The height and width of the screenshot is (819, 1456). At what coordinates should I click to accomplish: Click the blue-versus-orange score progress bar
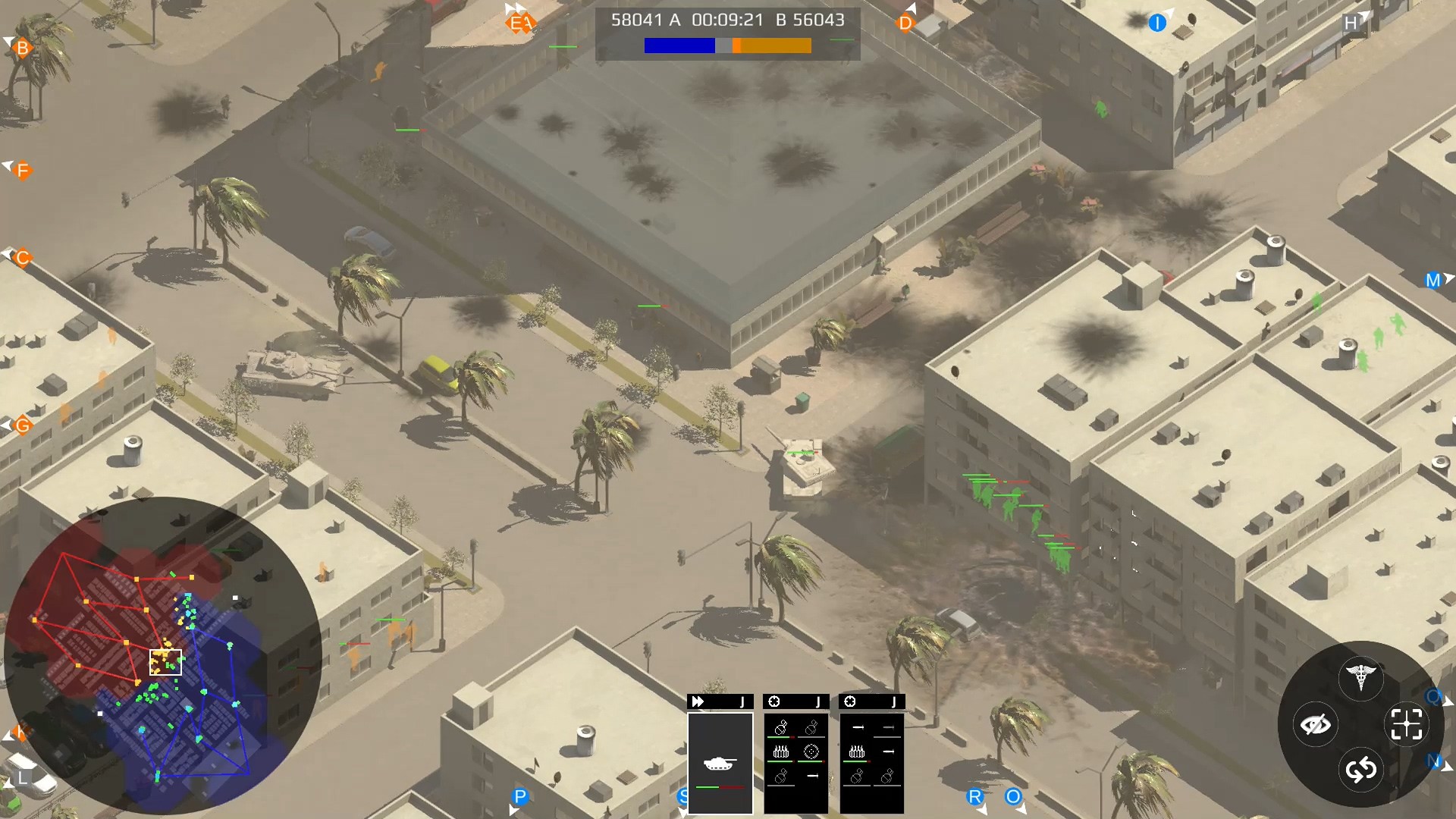728,46
